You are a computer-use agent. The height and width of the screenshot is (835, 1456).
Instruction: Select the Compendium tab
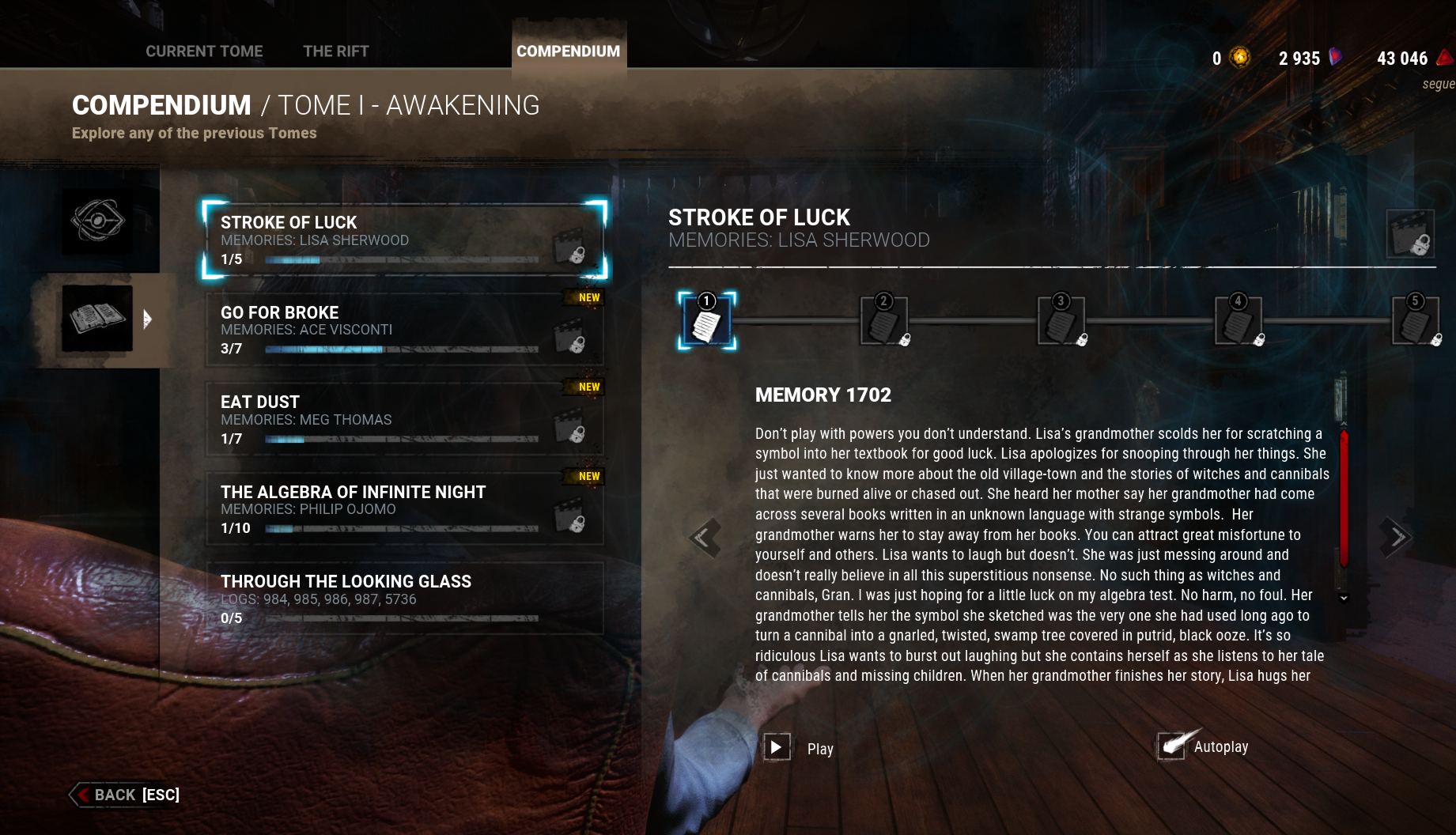[x=568, y=51]
